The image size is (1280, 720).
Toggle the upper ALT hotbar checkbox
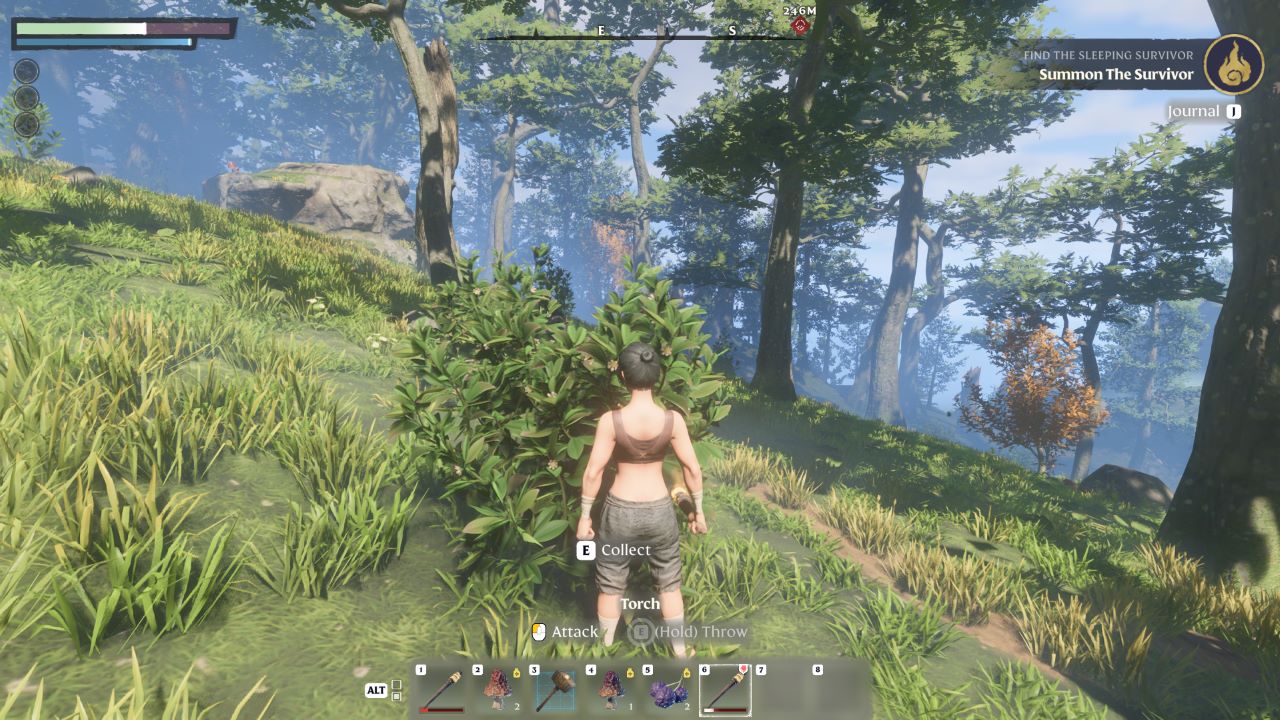396,684
